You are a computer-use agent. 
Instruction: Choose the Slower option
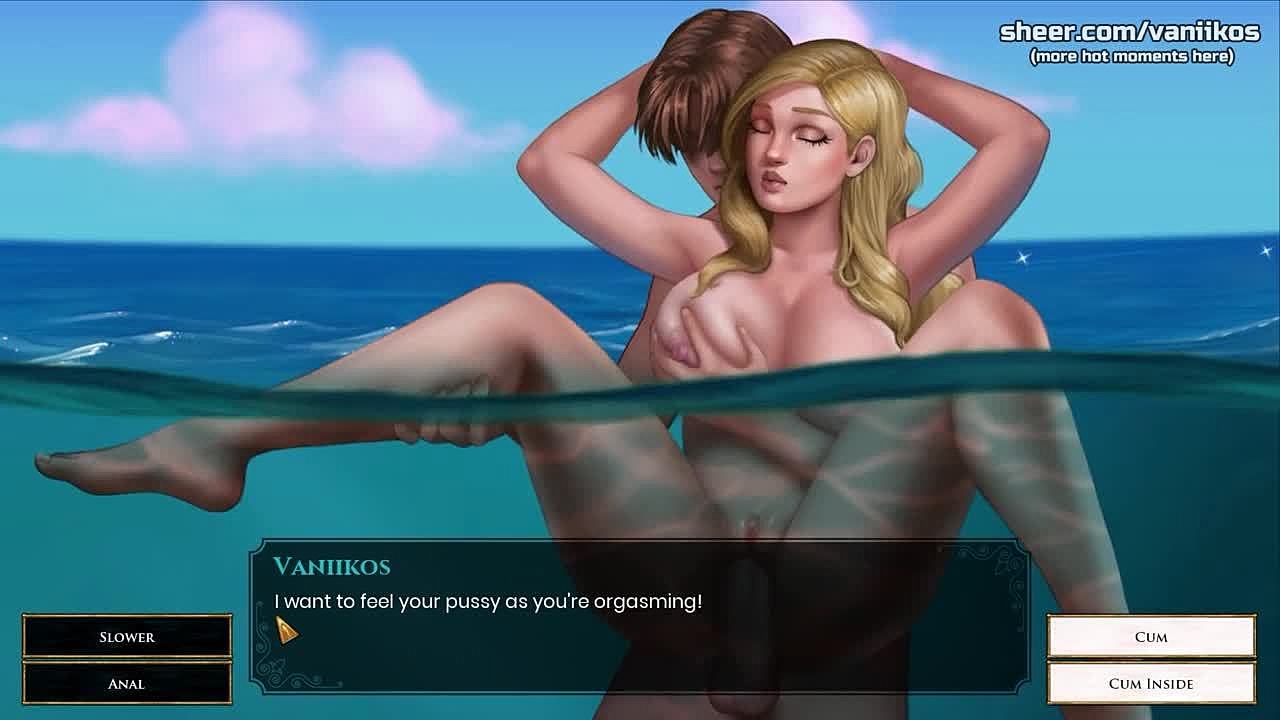127,637
